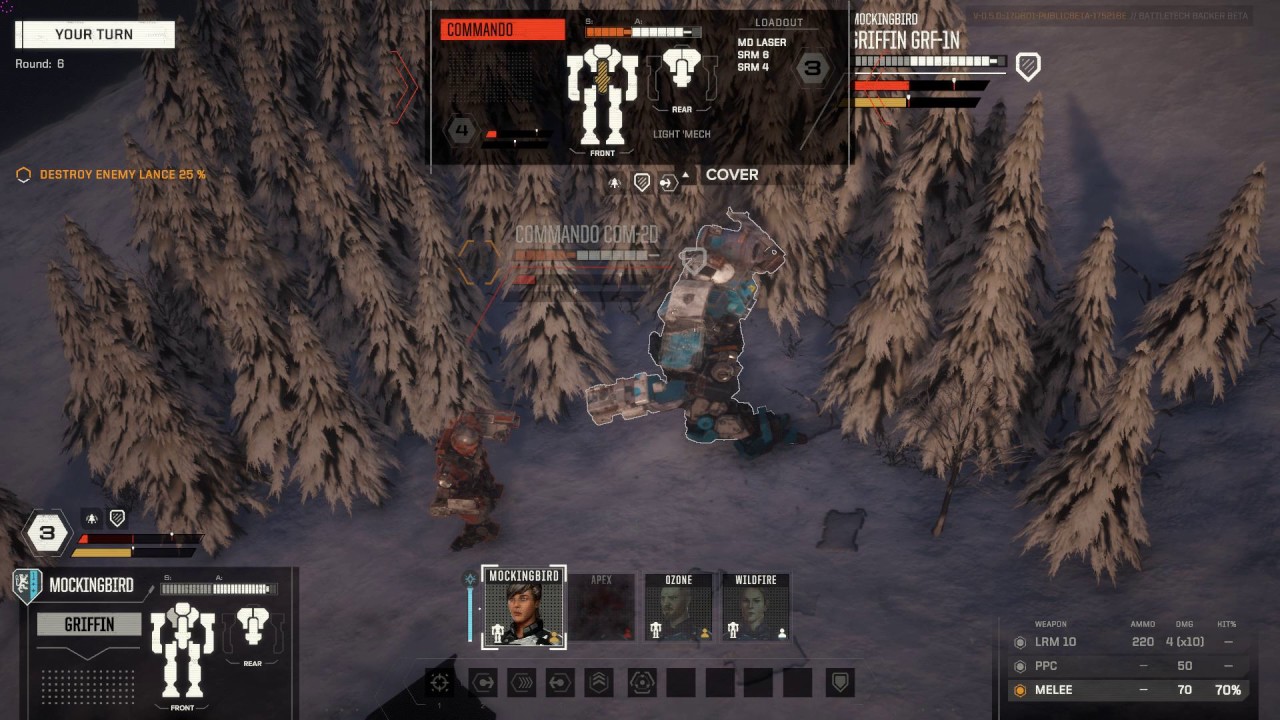This screenshot has height=720, width=1280.
Task: Activate the crosshair fire action
Action: [x=439, y=683]
